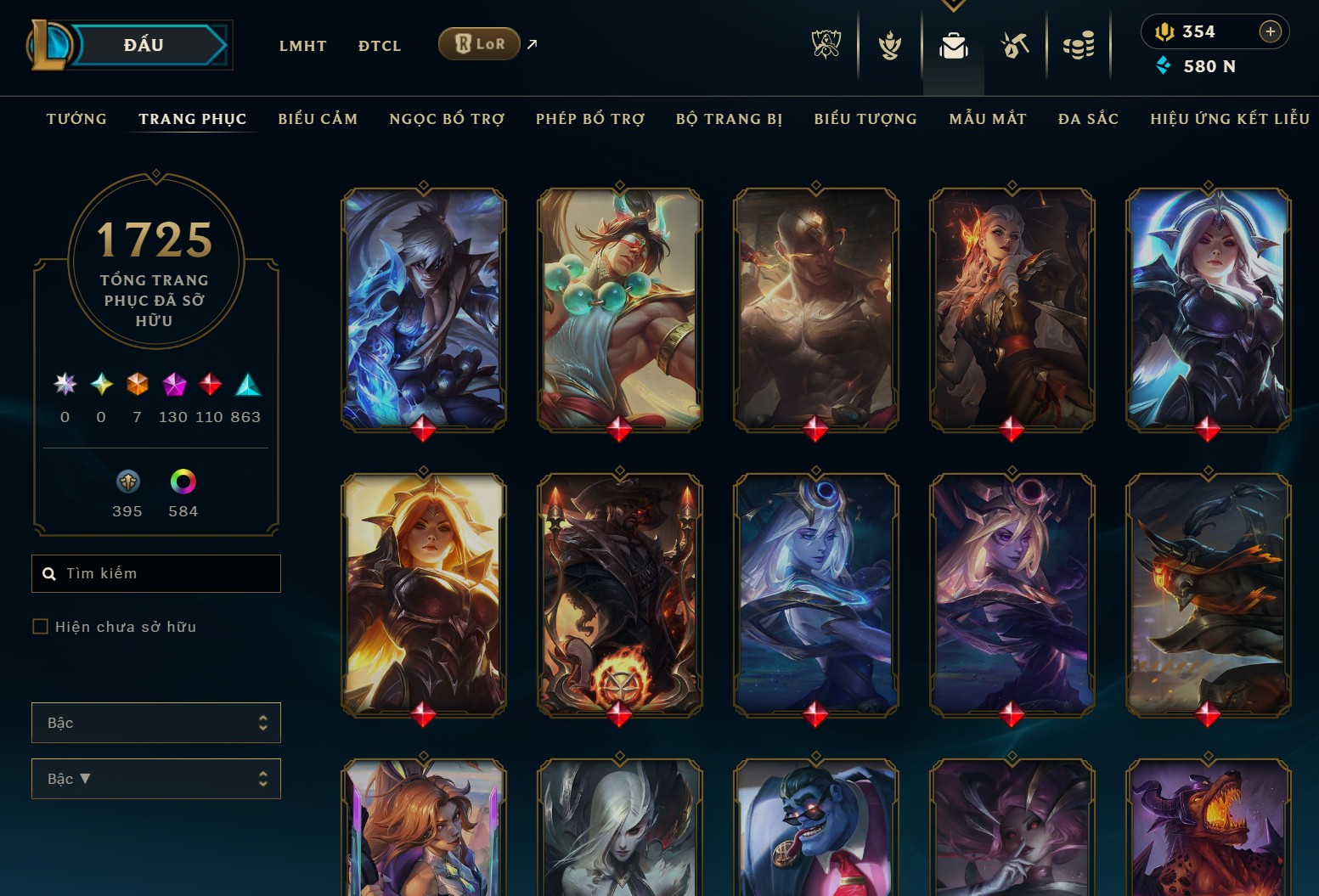Open the Bậc sort order dropdown
Image resolution: width=1319 pixels, height=896 pixels.
156,778
